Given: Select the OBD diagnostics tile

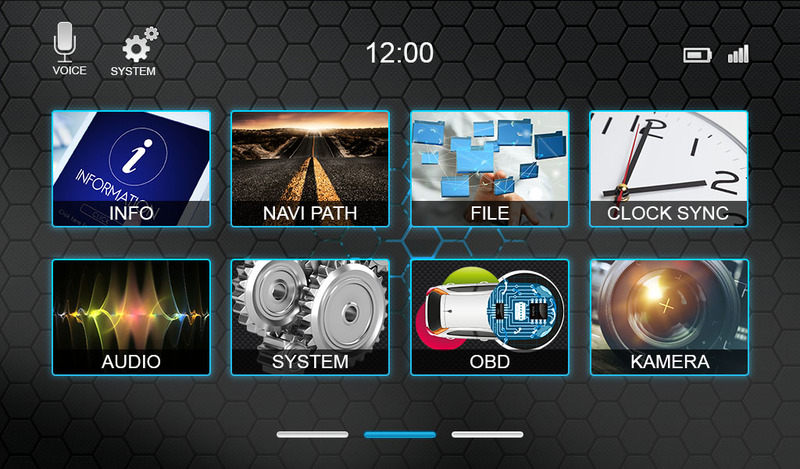Looking at the screenshot, I should 490,317.
